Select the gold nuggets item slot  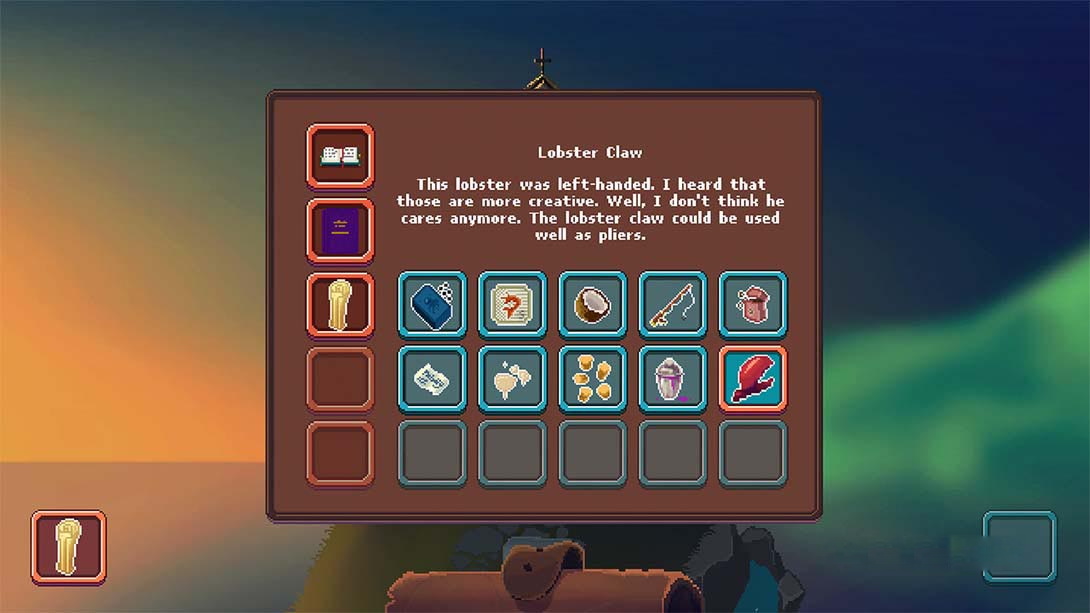click(x=592, y=379)
